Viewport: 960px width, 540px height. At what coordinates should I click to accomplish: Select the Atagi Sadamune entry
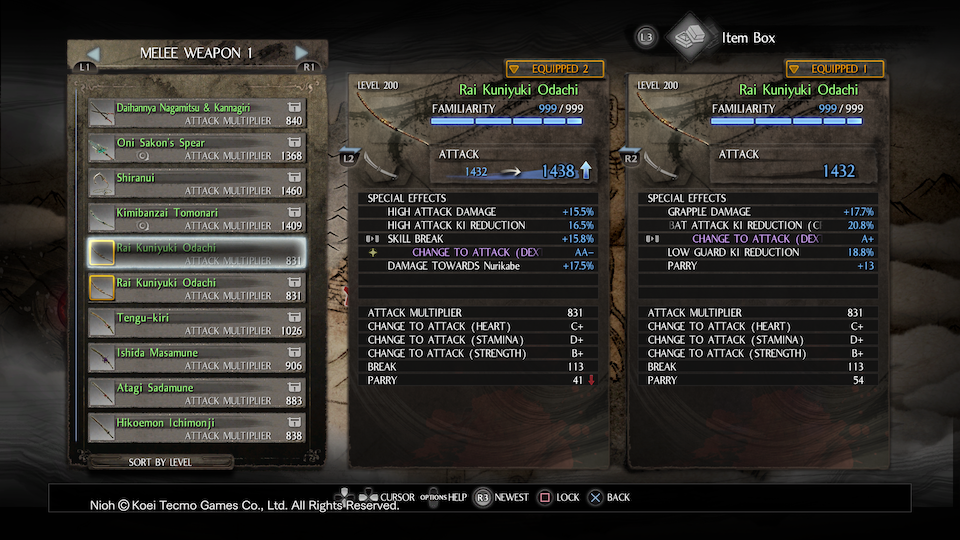196,393
